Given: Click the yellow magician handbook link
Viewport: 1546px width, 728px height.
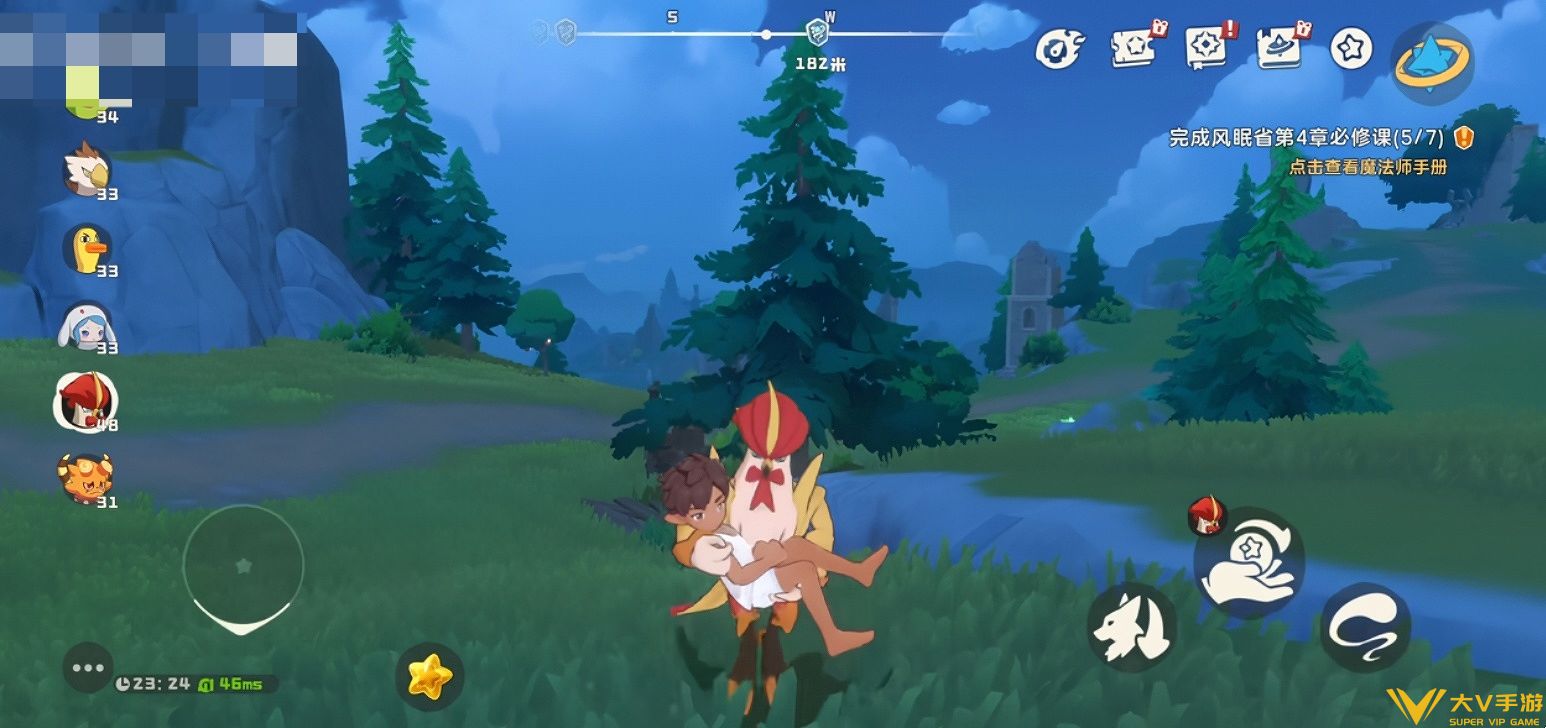Looking at the screenshot, I should [1367, 167].
